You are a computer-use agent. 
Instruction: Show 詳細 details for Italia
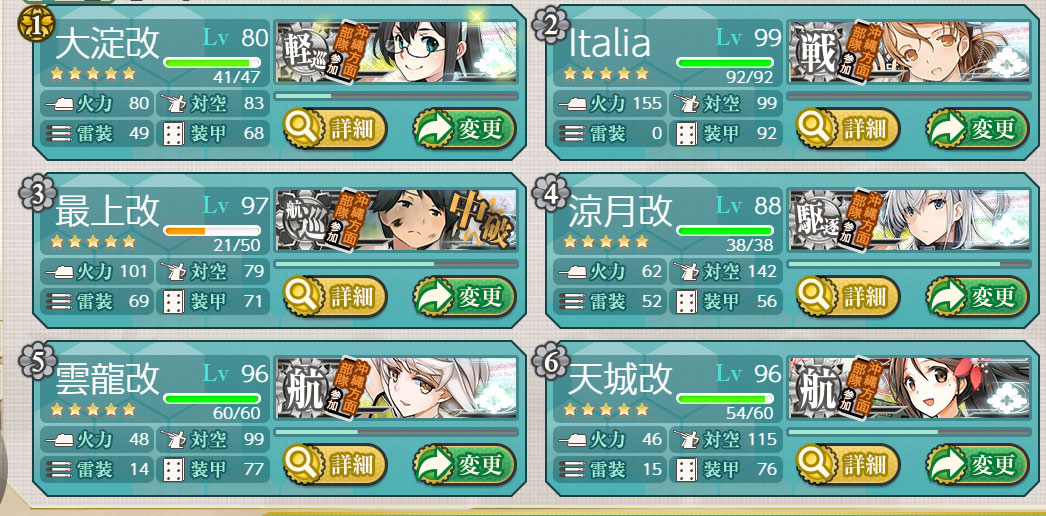tap(847, 128)
